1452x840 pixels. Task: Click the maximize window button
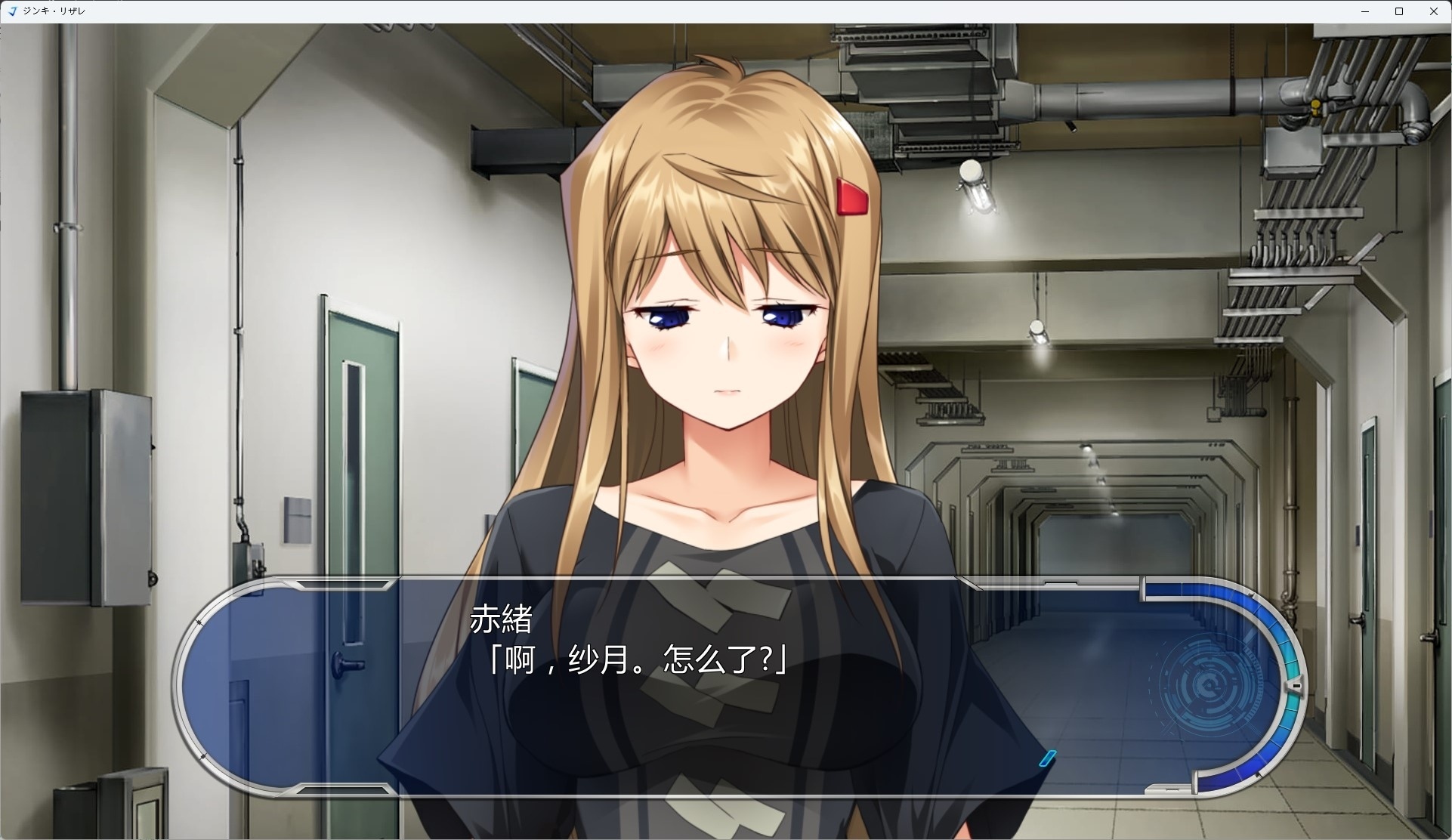click(x=1400, y=11)
